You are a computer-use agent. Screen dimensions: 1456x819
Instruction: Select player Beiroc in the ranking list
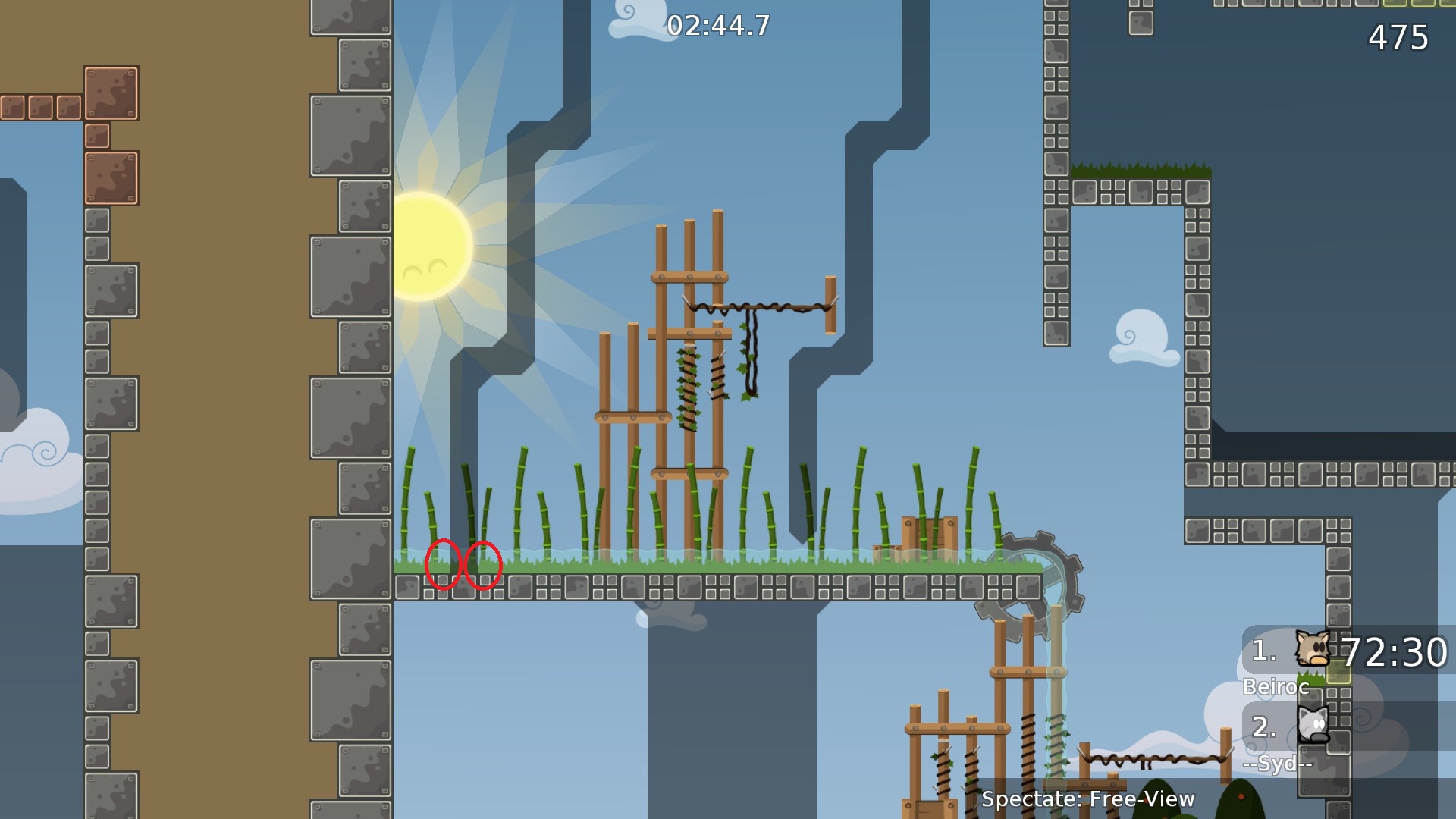[x=1276, y=686]
